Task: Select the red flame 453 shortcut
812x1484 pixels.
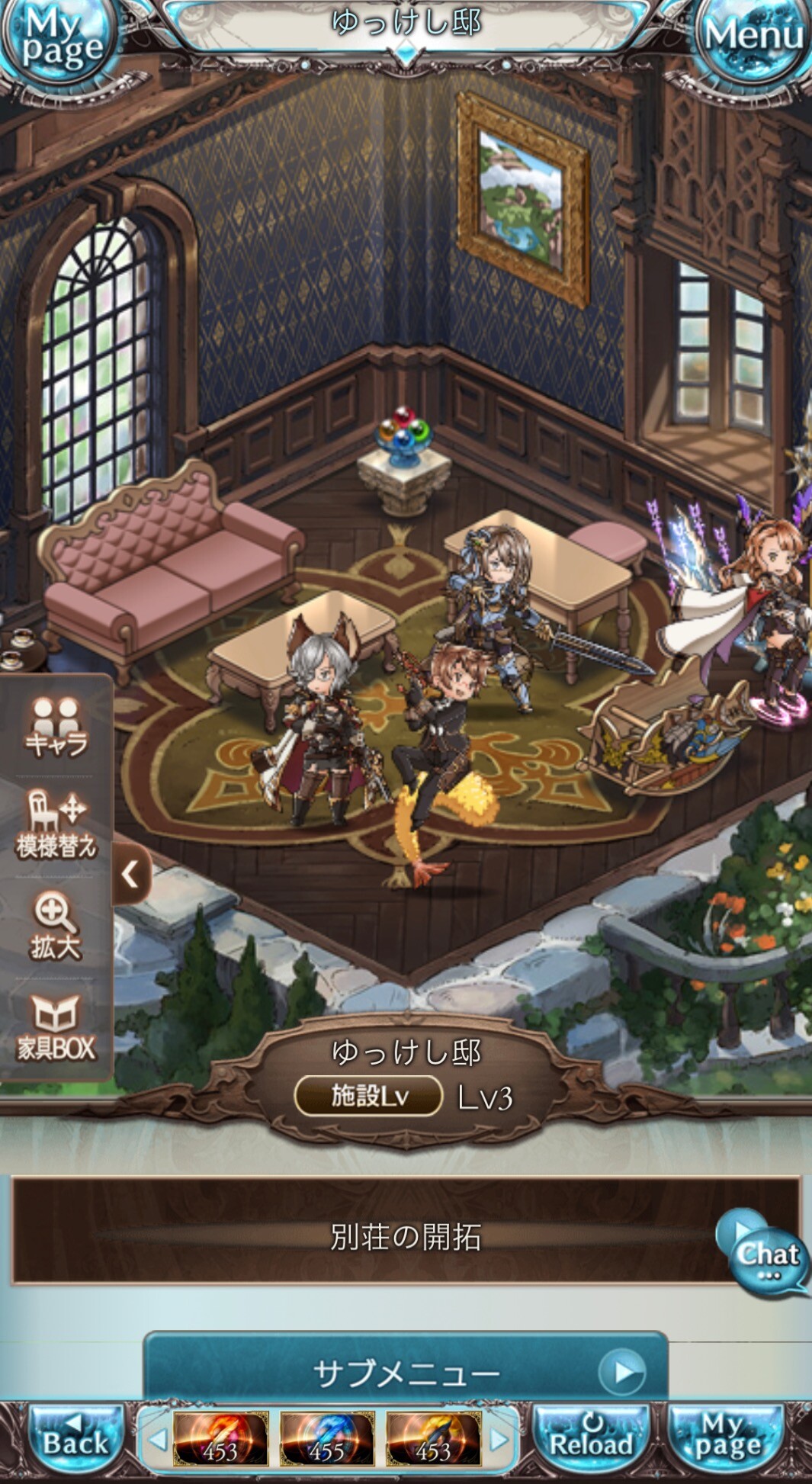Action: point(220,1439)
